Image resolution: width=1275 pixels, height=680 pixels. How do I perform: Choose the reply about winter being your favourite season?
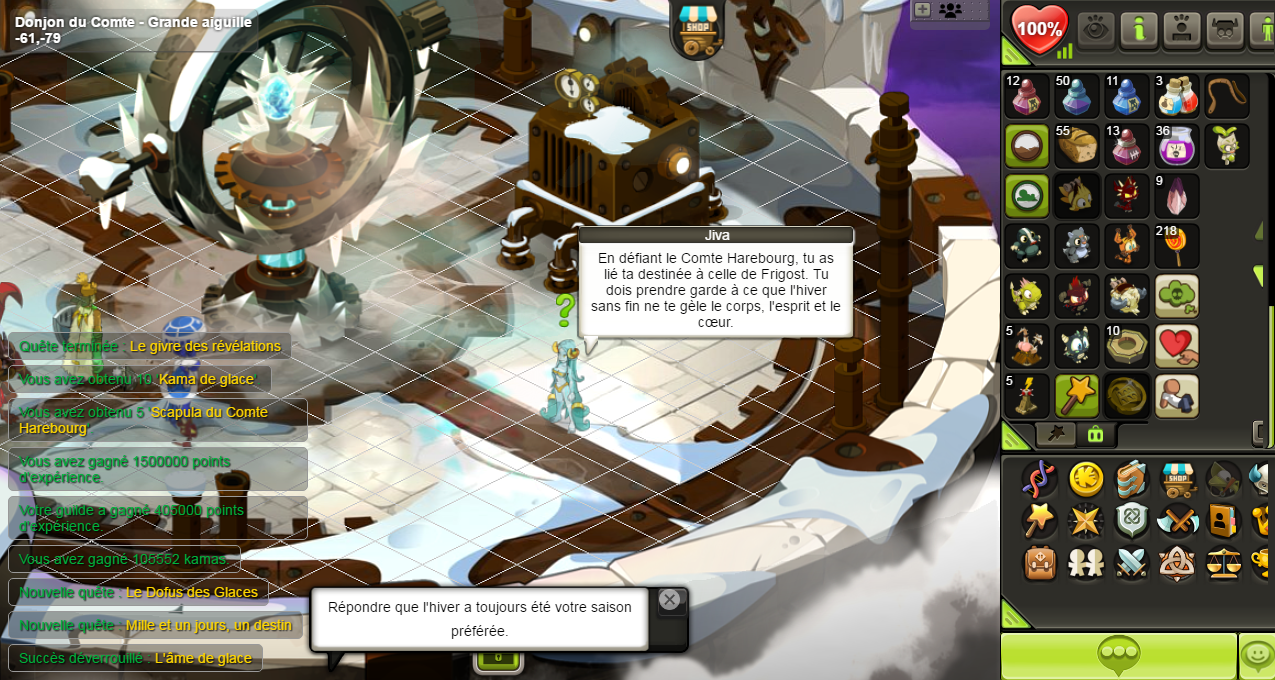(x=480, y=619)
